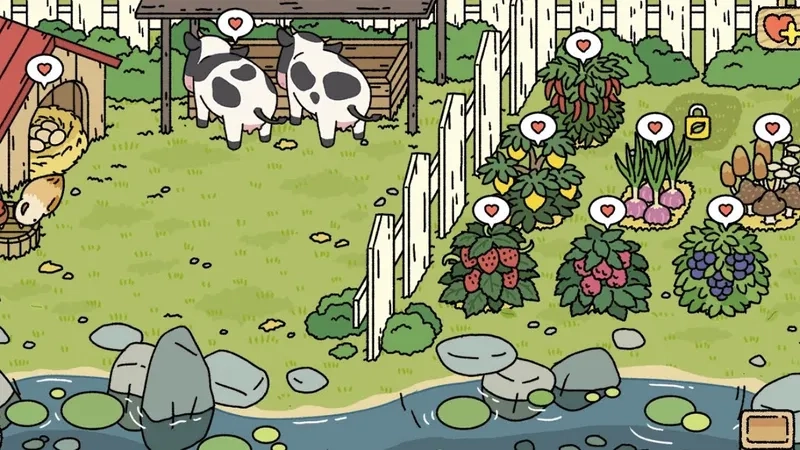The width and height of the screenshot is (800, 450).
Task: Collect heart bubble above the raspberry bush
Action: (x=607, y=211)
